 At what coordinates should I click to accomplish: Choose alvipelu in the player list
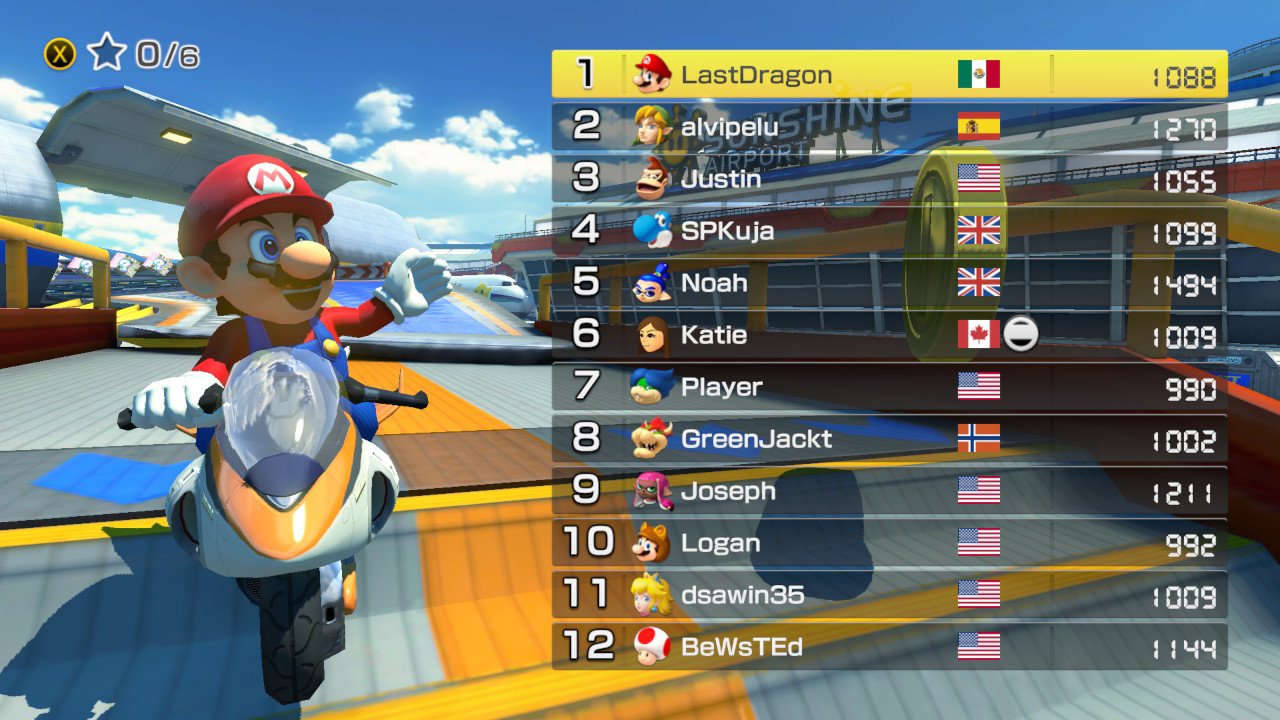pyautogui.click(x=889, y=126)
